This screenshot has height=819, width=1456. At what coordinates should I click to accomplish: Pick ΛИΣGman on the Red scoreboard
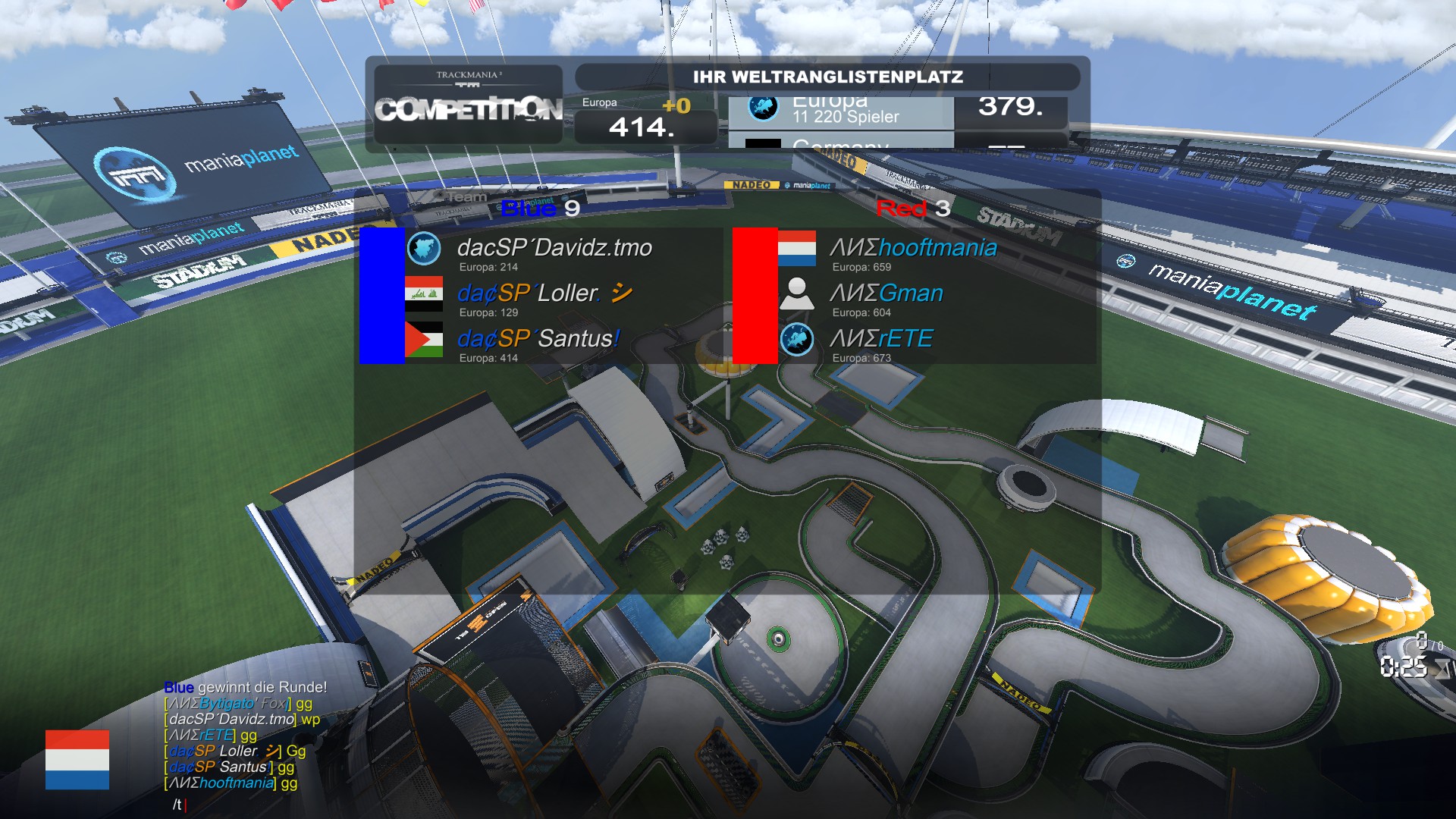point(886,294)
